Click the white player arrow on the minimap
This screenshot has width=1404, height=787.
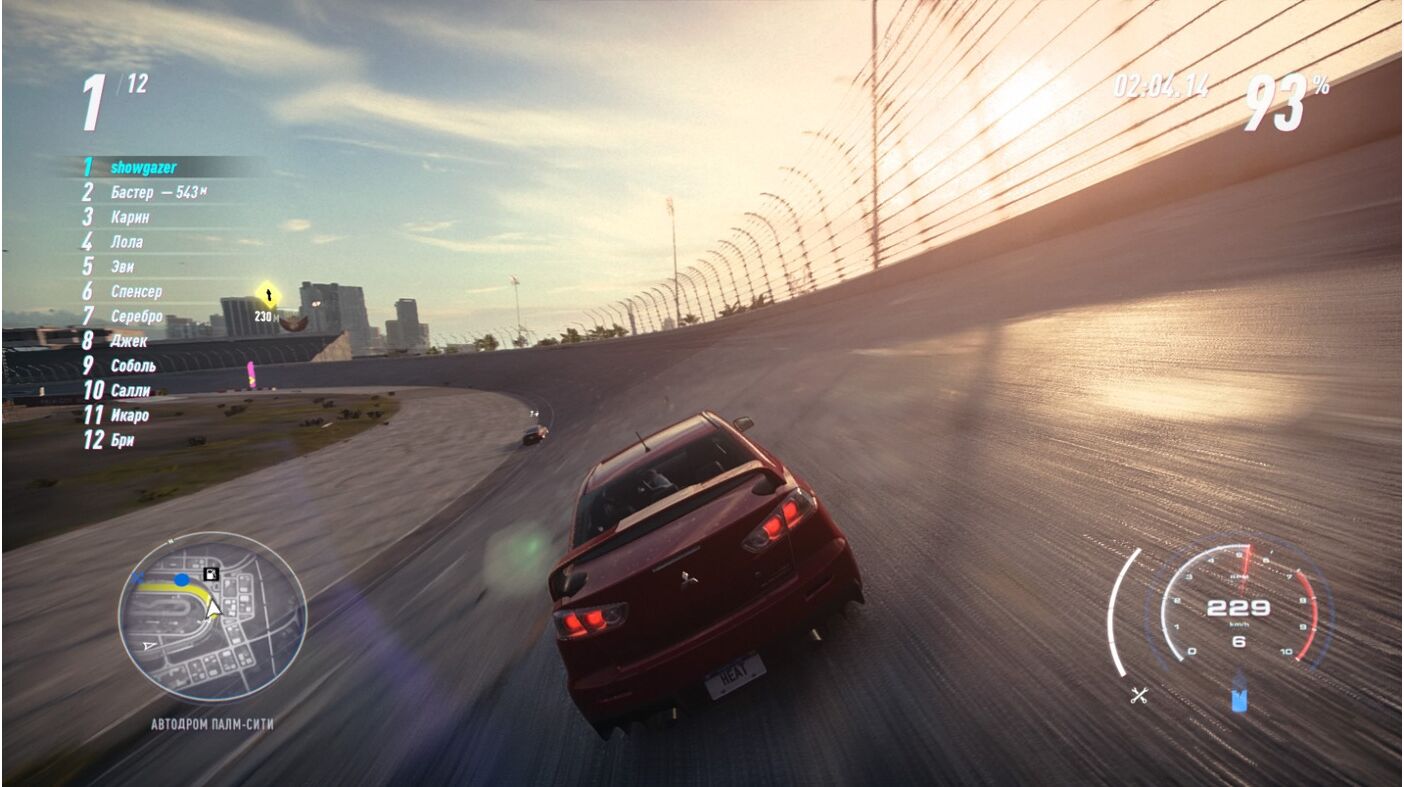(214, 609)
